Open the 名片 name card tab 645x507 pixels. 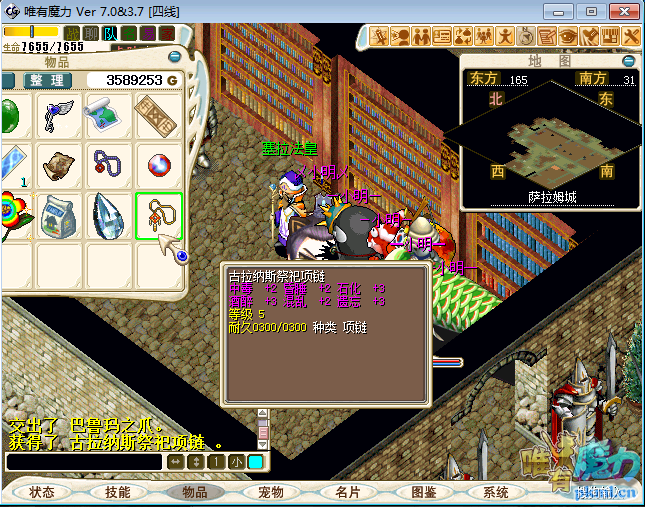tap(347, 491)
